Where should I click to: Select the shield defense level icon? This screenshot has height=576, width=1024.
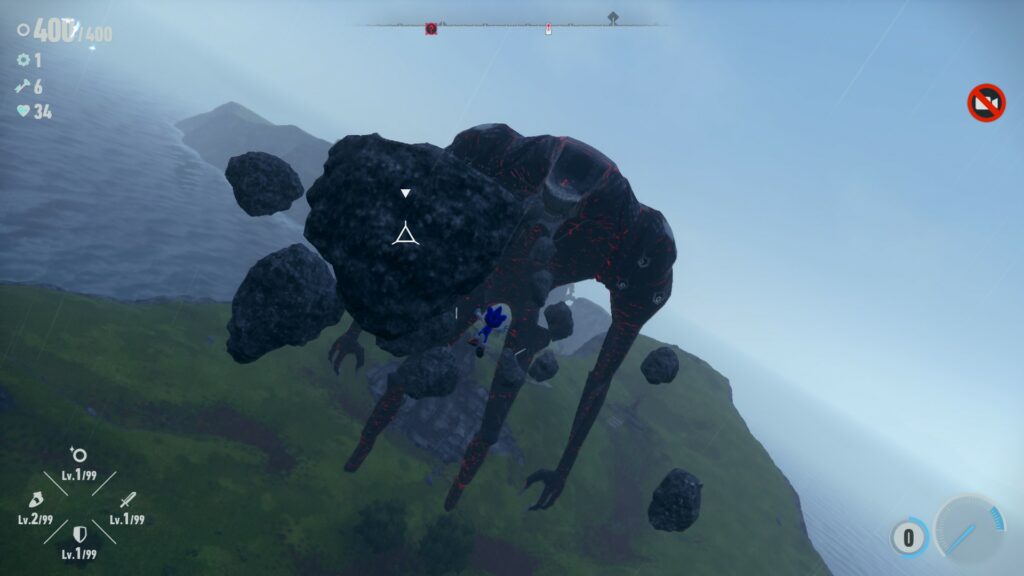coord(79,535)
